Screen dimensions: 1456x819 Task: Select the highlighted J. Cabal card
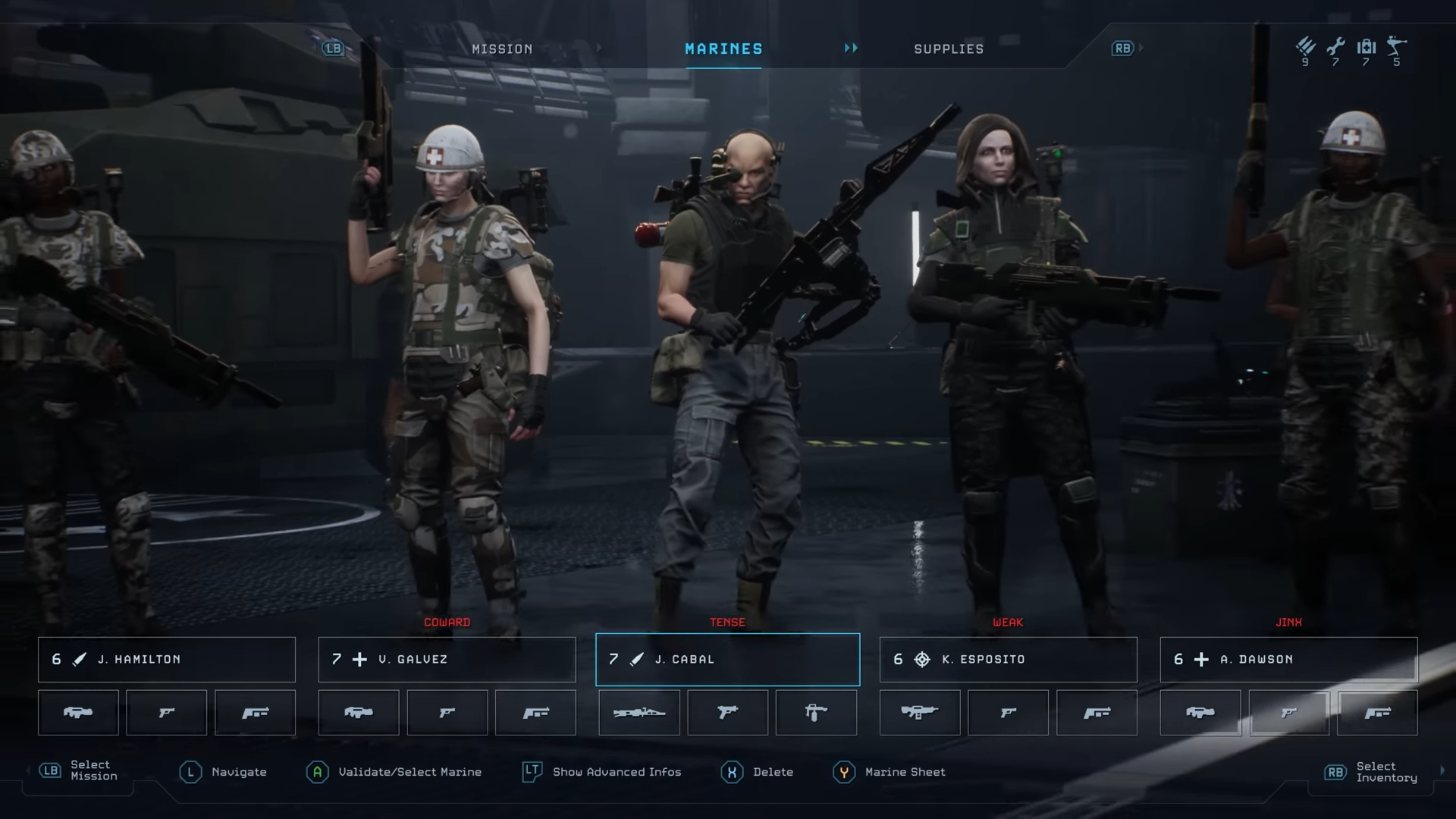click(728, 660)
